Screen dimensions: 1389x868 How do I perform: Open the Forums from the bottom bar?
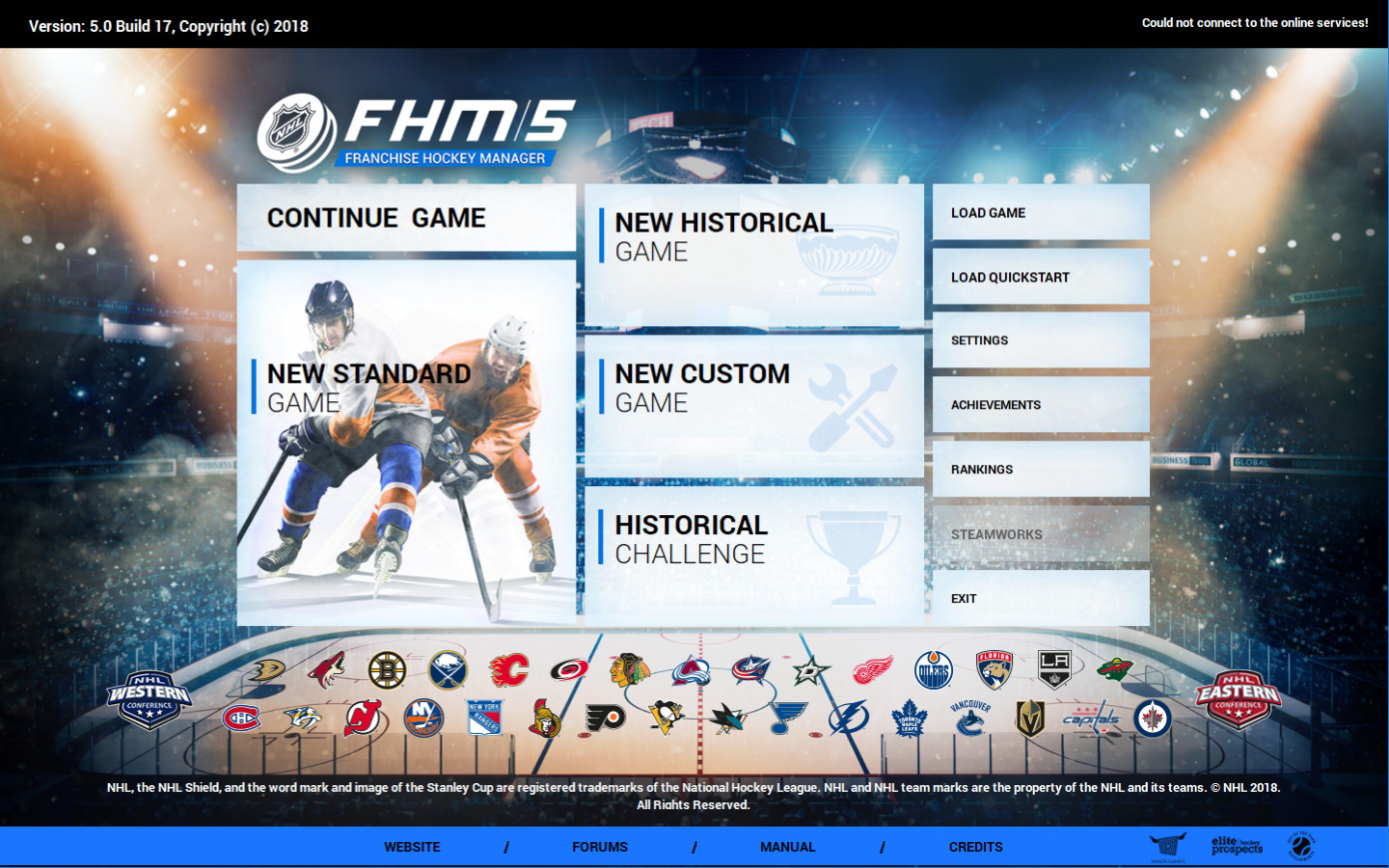(x=600, y=847)
